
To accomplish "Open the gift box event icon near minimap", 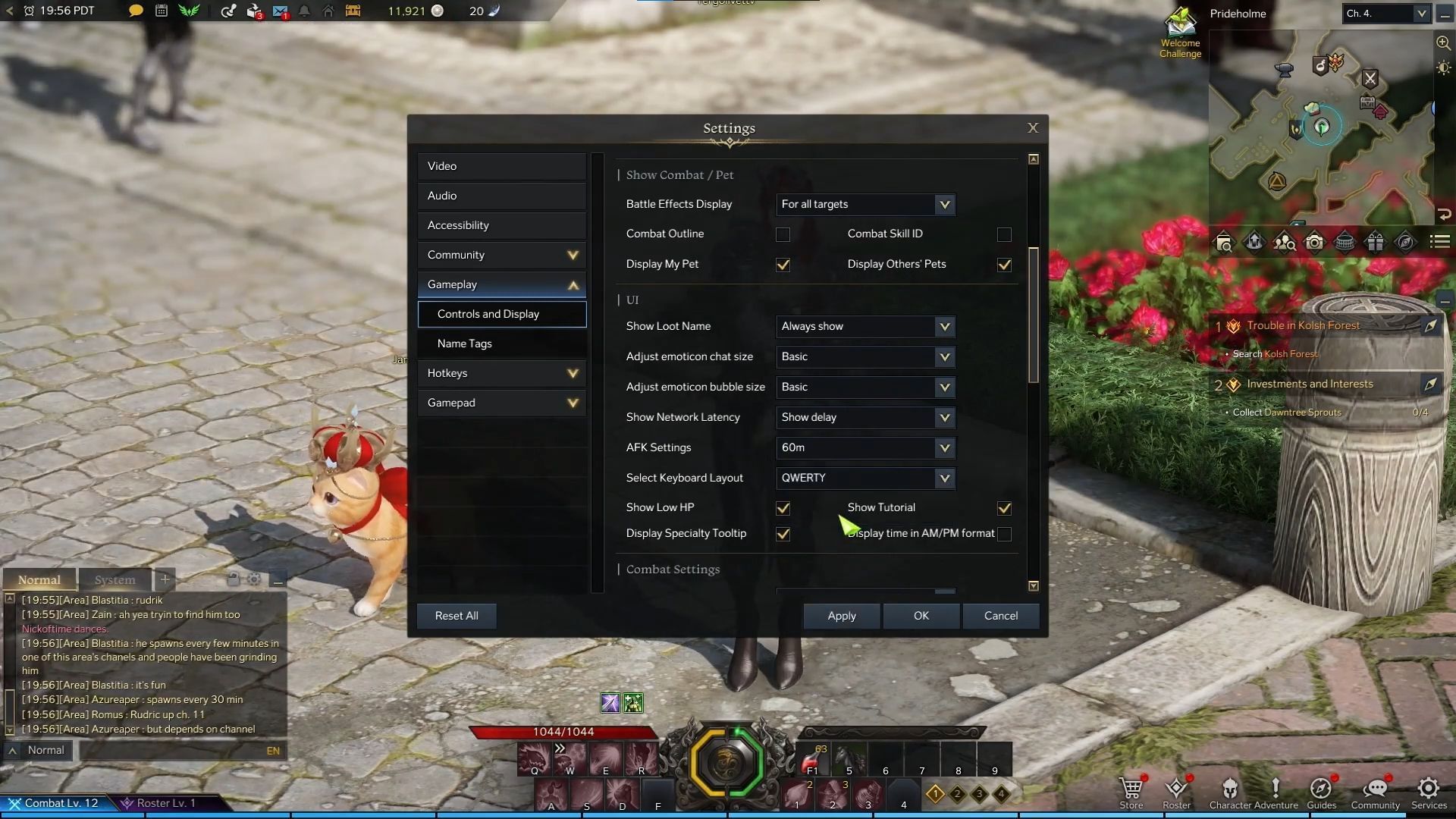I will pyautogui.click(x=1376, y=241).
